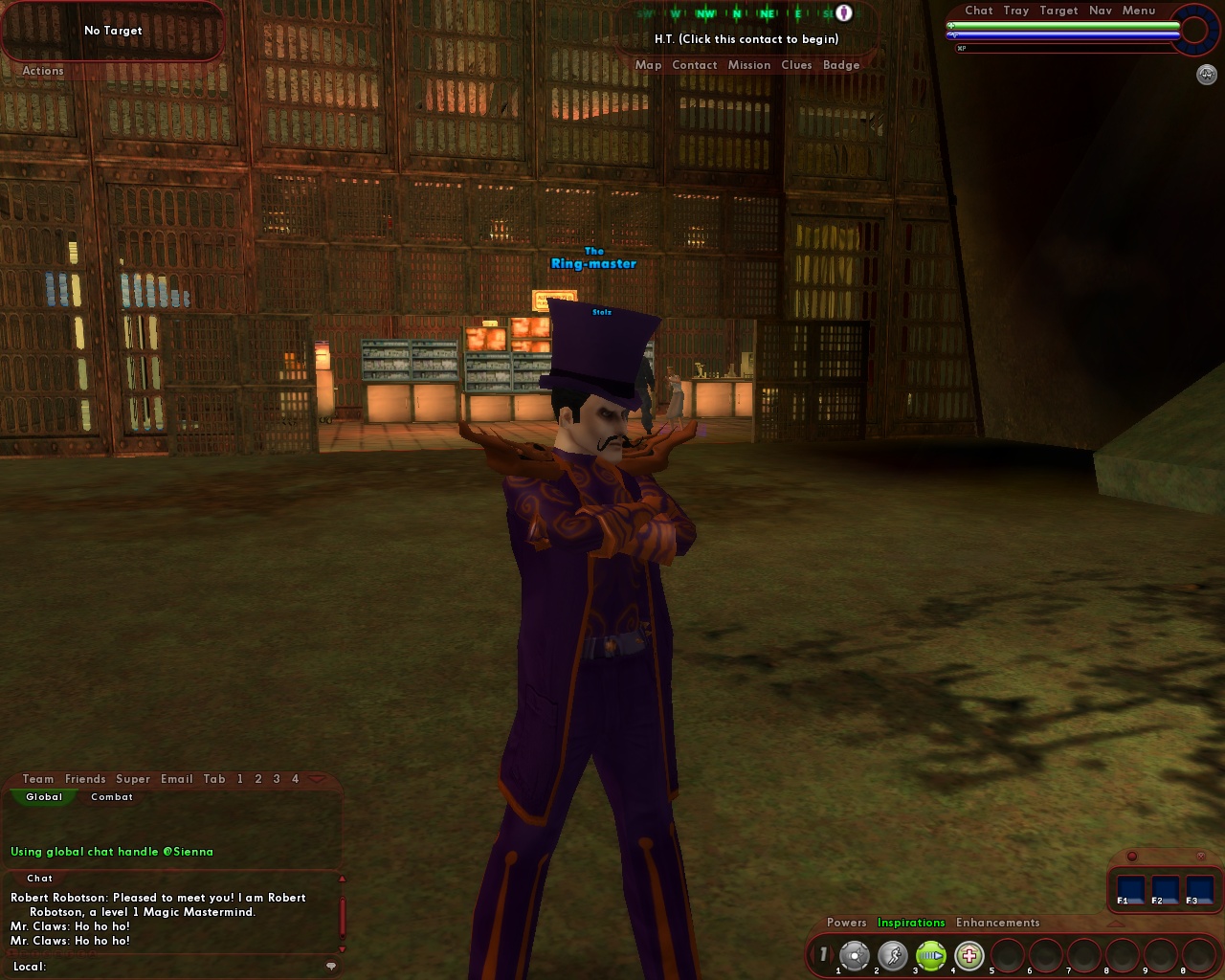Switch to the Powers tray view
Screen dimensions: 1225x980
tap(846, 923)
